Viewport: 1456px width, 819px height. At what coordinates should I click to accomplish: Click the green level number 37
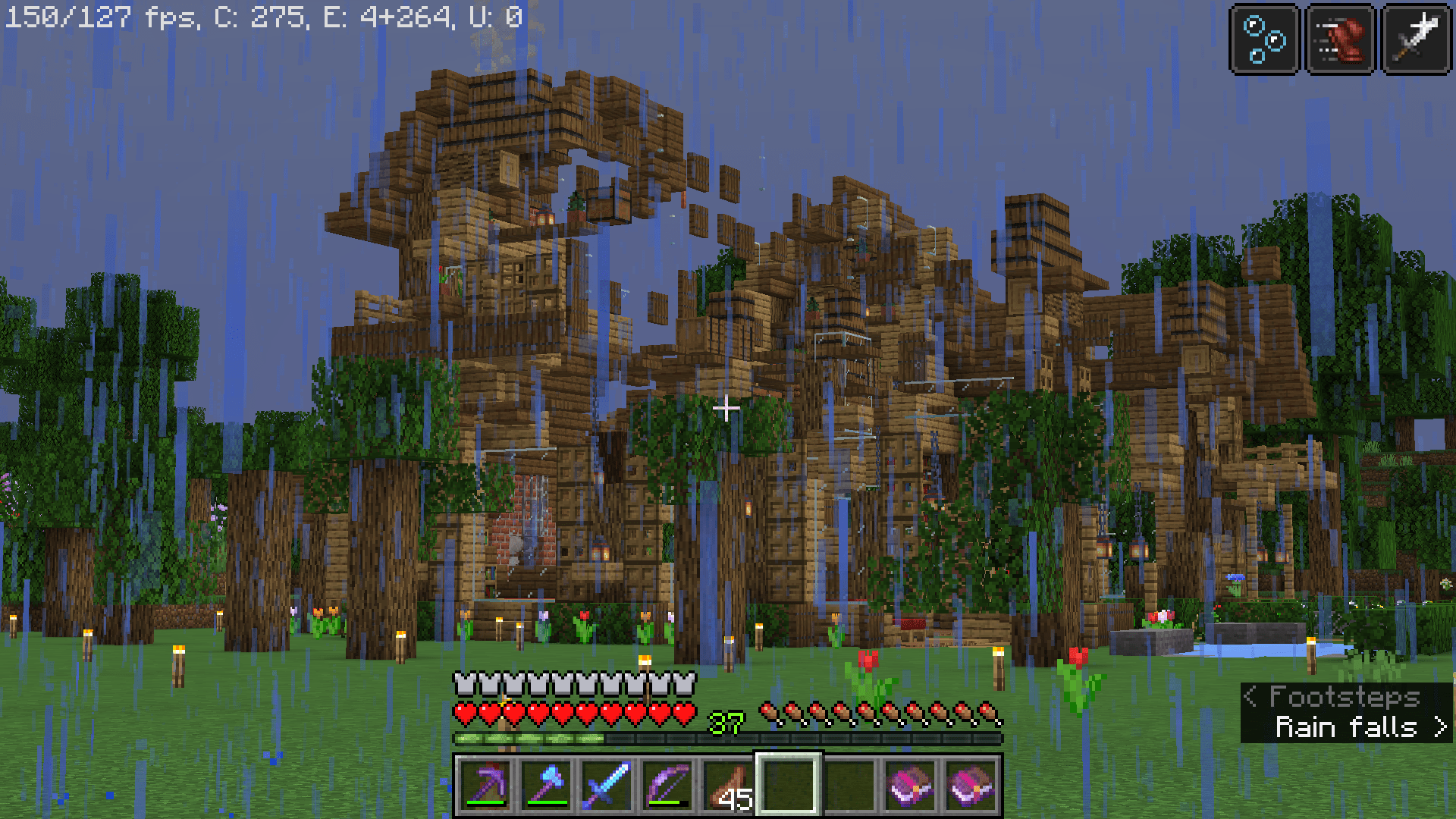tap(725, 723)
